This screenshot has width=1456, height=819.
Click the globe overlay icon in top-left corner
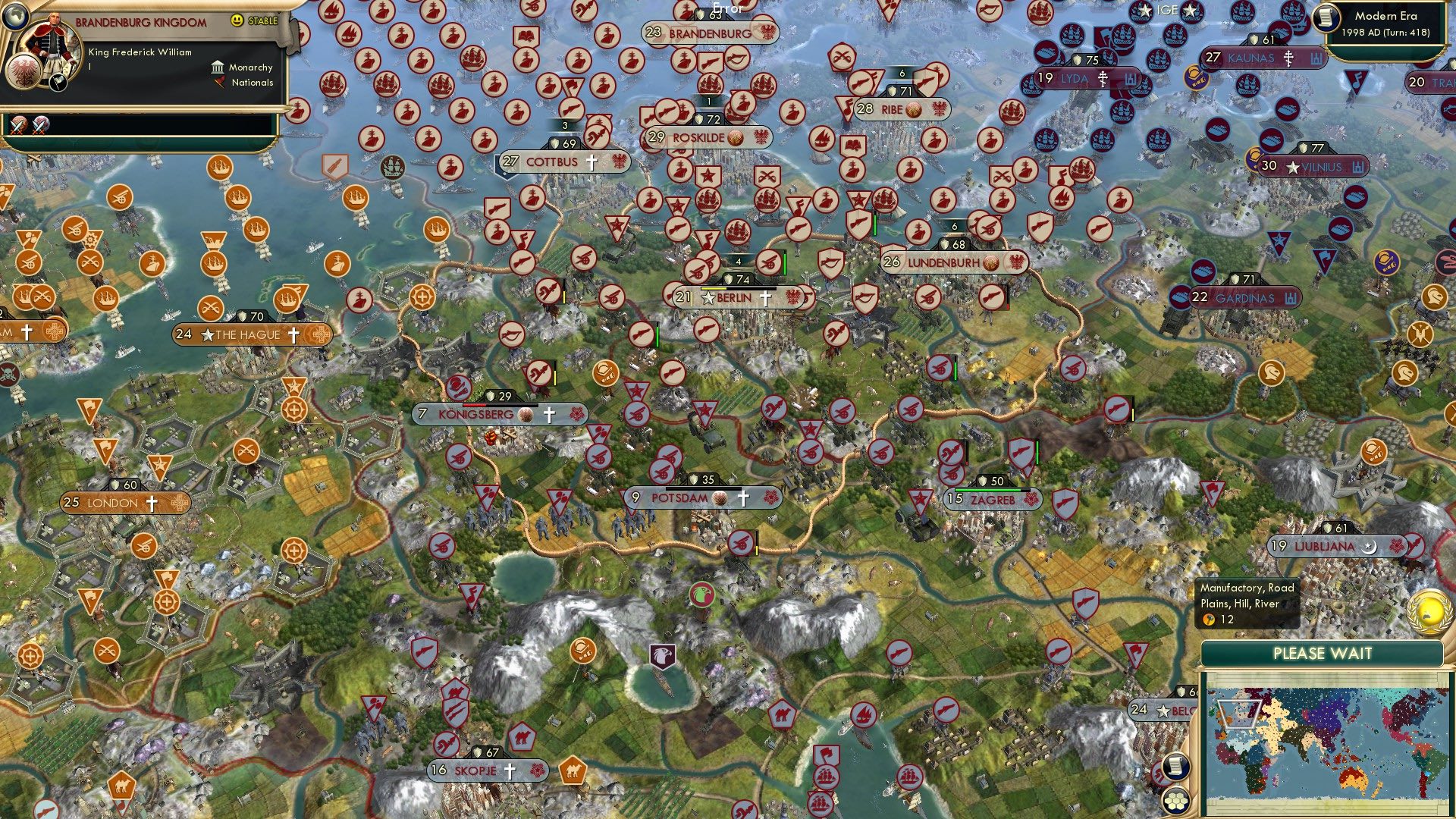tap(15, 17)
